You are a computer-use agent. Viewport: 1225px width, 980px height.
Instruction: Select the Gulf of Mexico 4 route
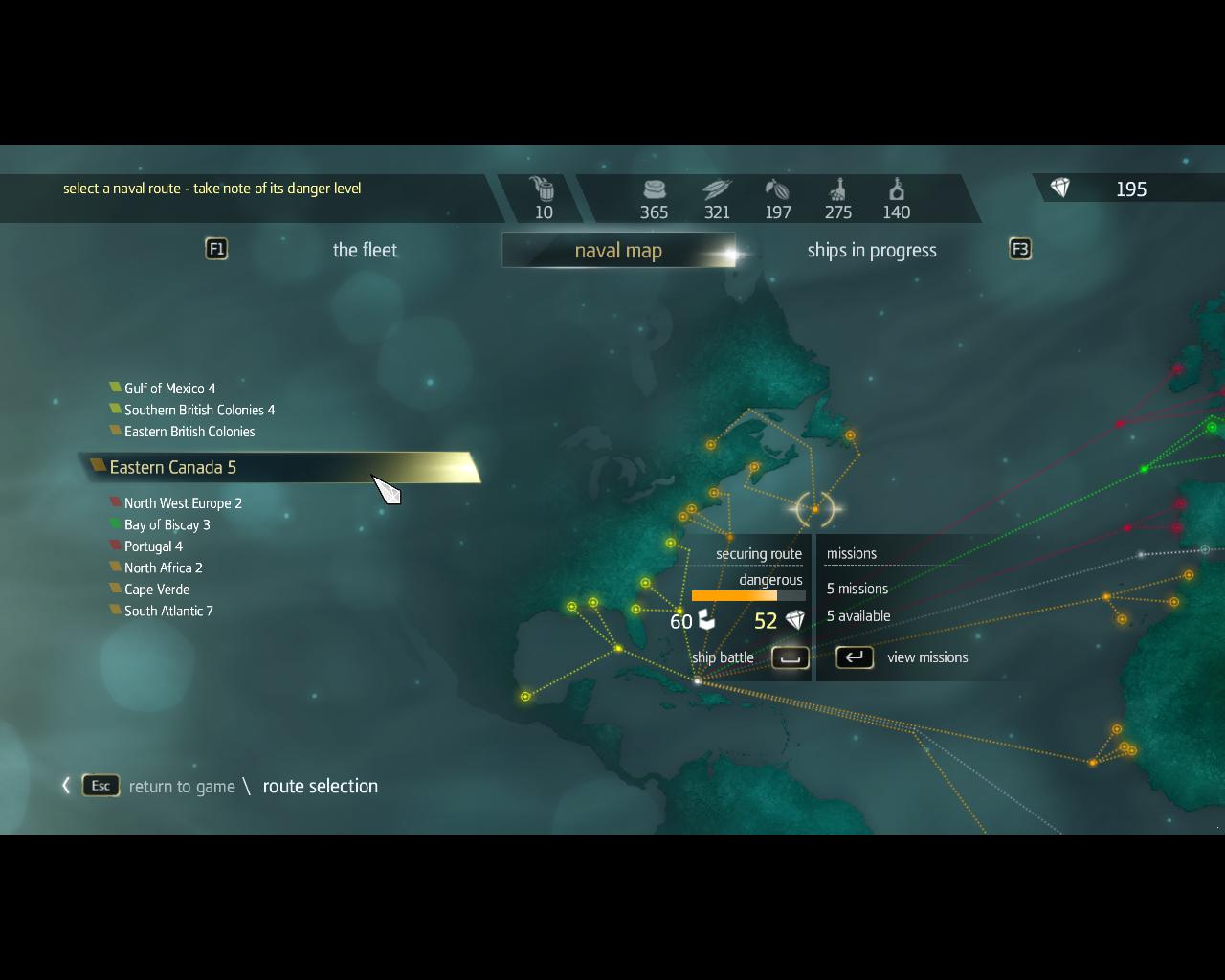169,389
